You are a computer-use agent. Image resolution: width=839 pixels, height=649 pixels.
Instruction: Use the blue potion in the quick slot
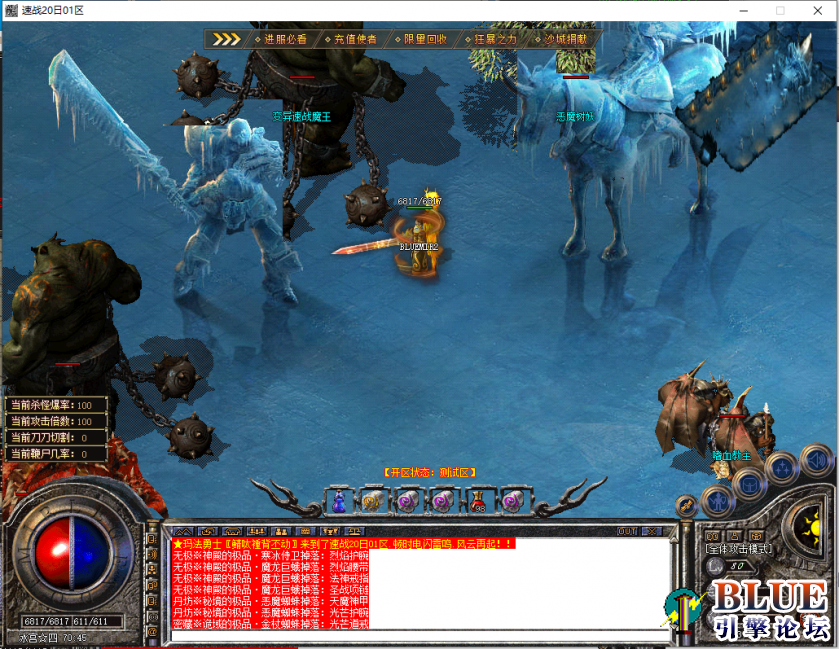point(339,499)
